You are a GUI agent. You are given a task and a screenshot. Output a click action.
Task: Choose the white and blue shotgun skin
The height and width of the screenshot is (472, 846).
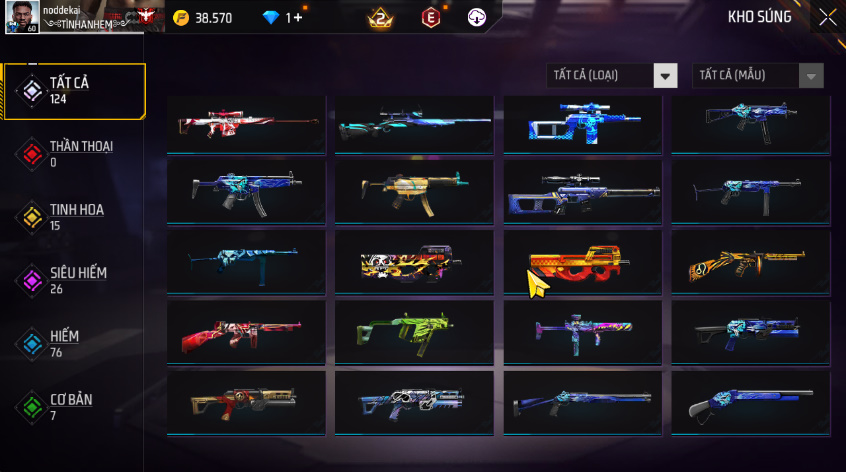(750, 403)
